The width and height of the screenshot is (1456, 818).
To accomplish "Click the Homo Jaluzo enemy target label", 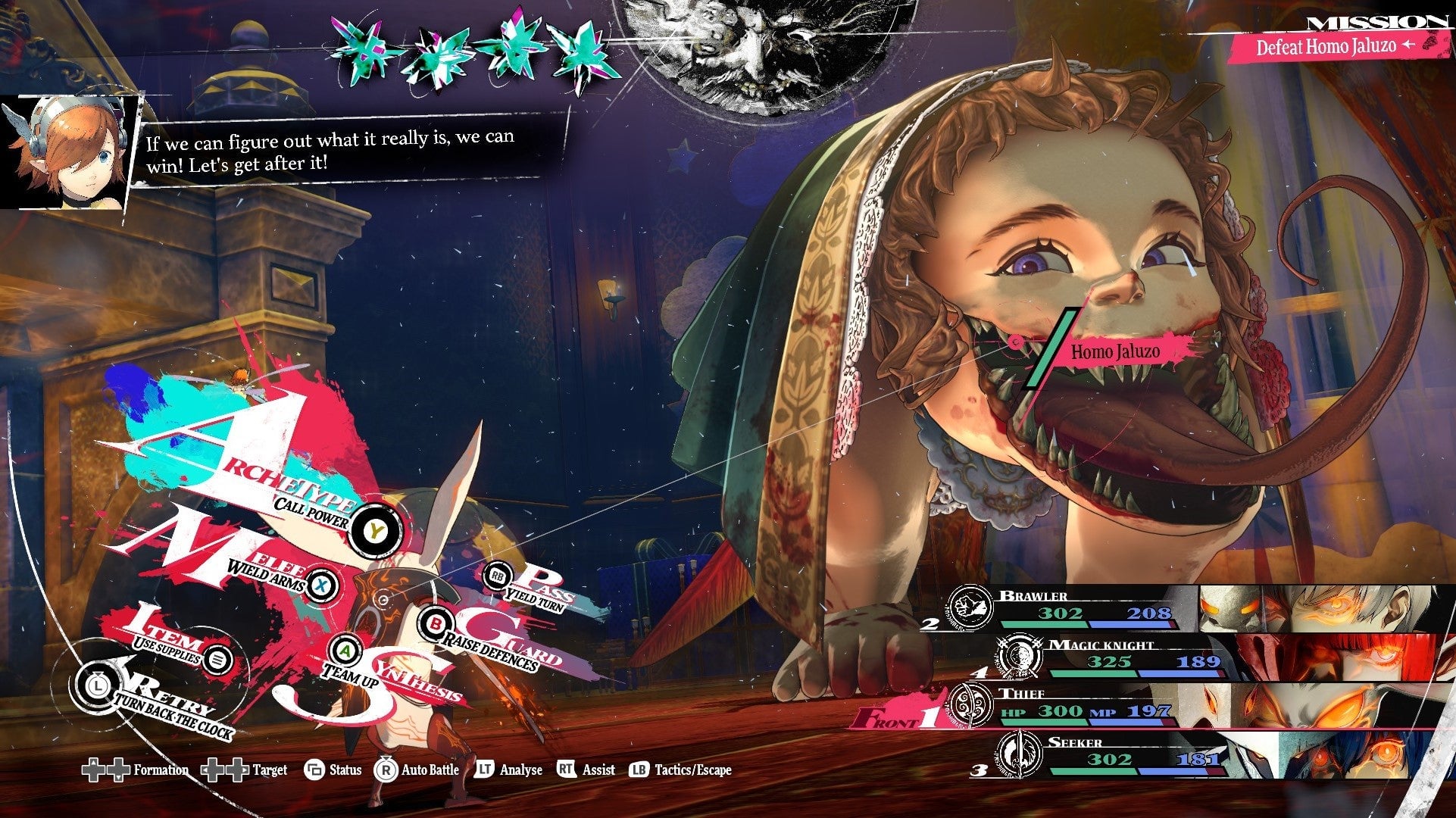I will (1114, 352).
